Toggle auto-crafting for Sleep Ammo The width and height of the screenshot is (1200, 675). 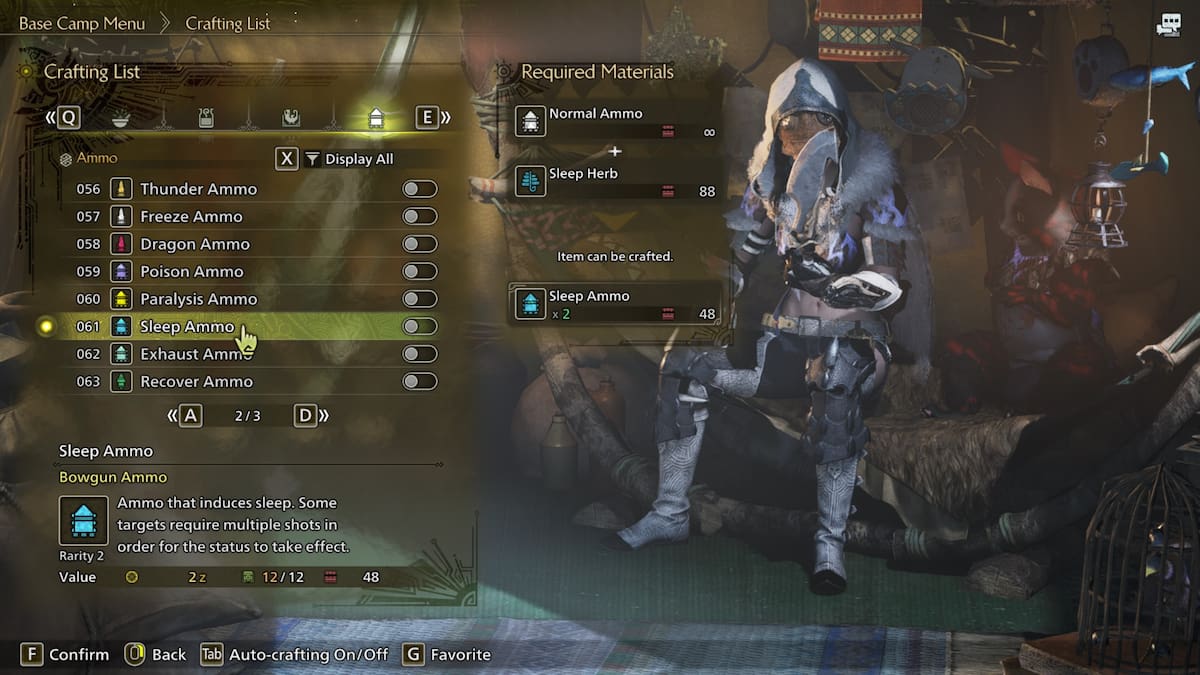(x=419, y=326)
